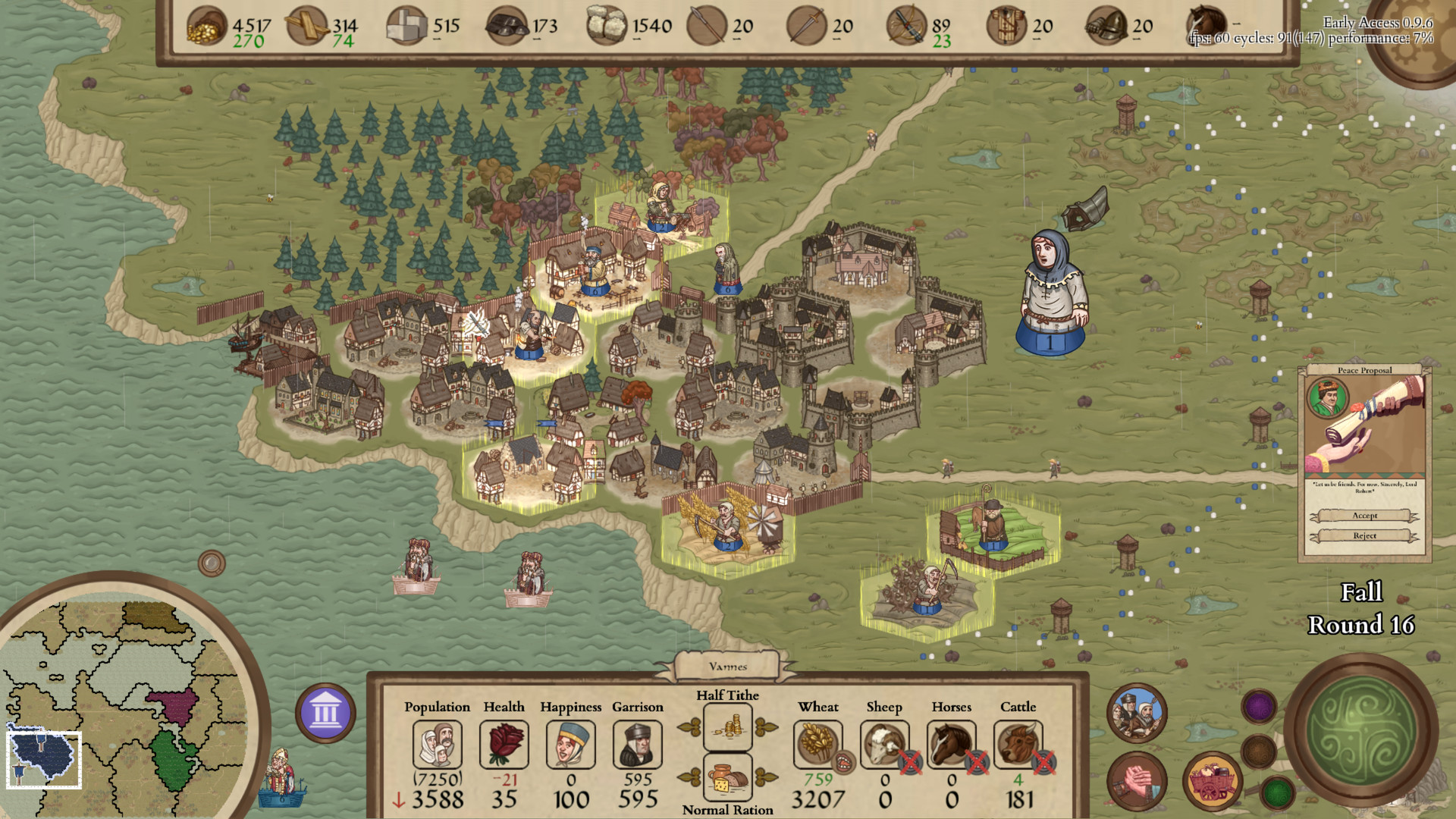Toggle the cattle slaughter setting

click(1043, 762)
